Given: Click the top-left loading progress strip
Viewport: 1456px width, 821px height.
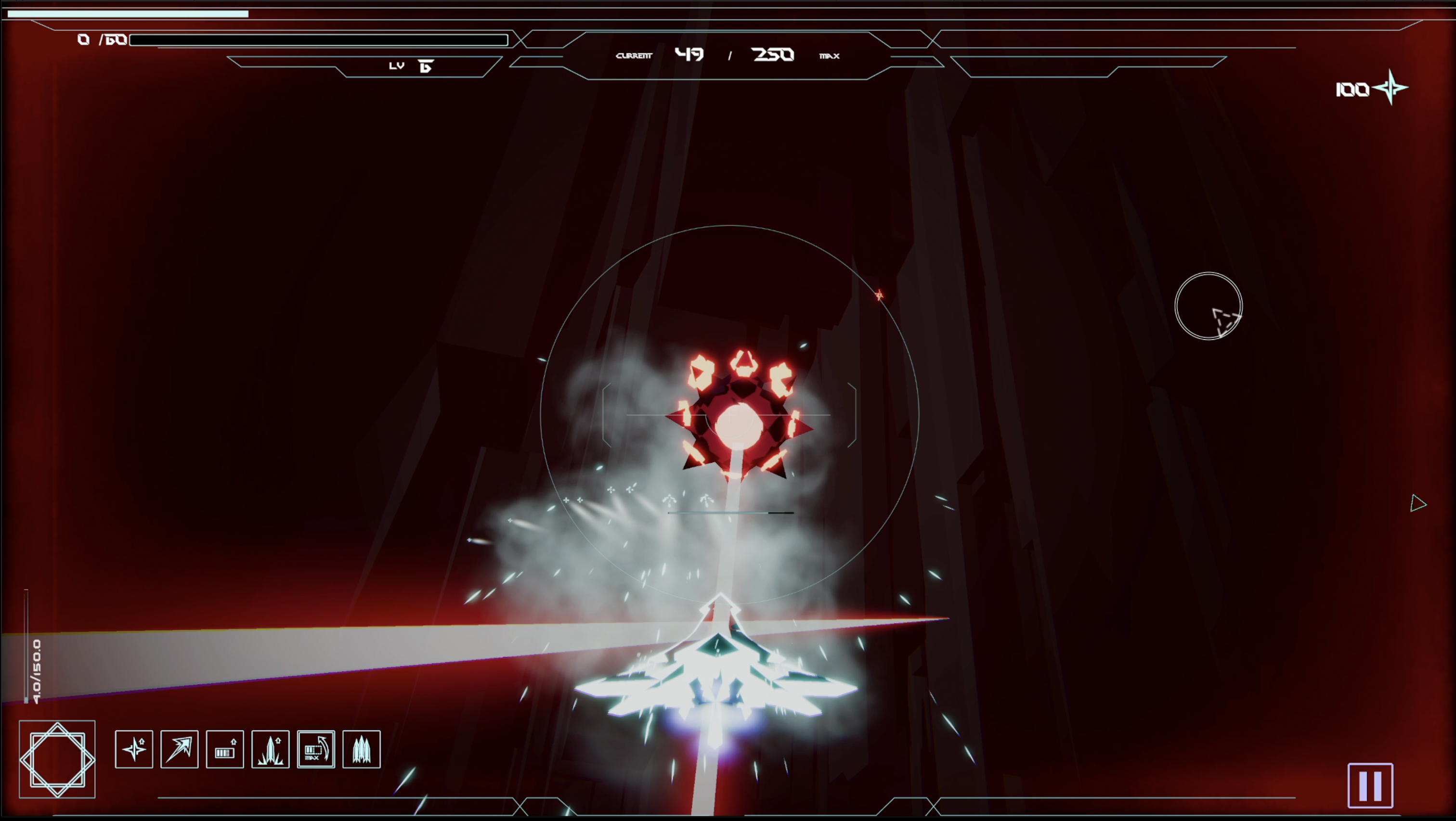Looking at the screenshot, I should click(127, 13).
